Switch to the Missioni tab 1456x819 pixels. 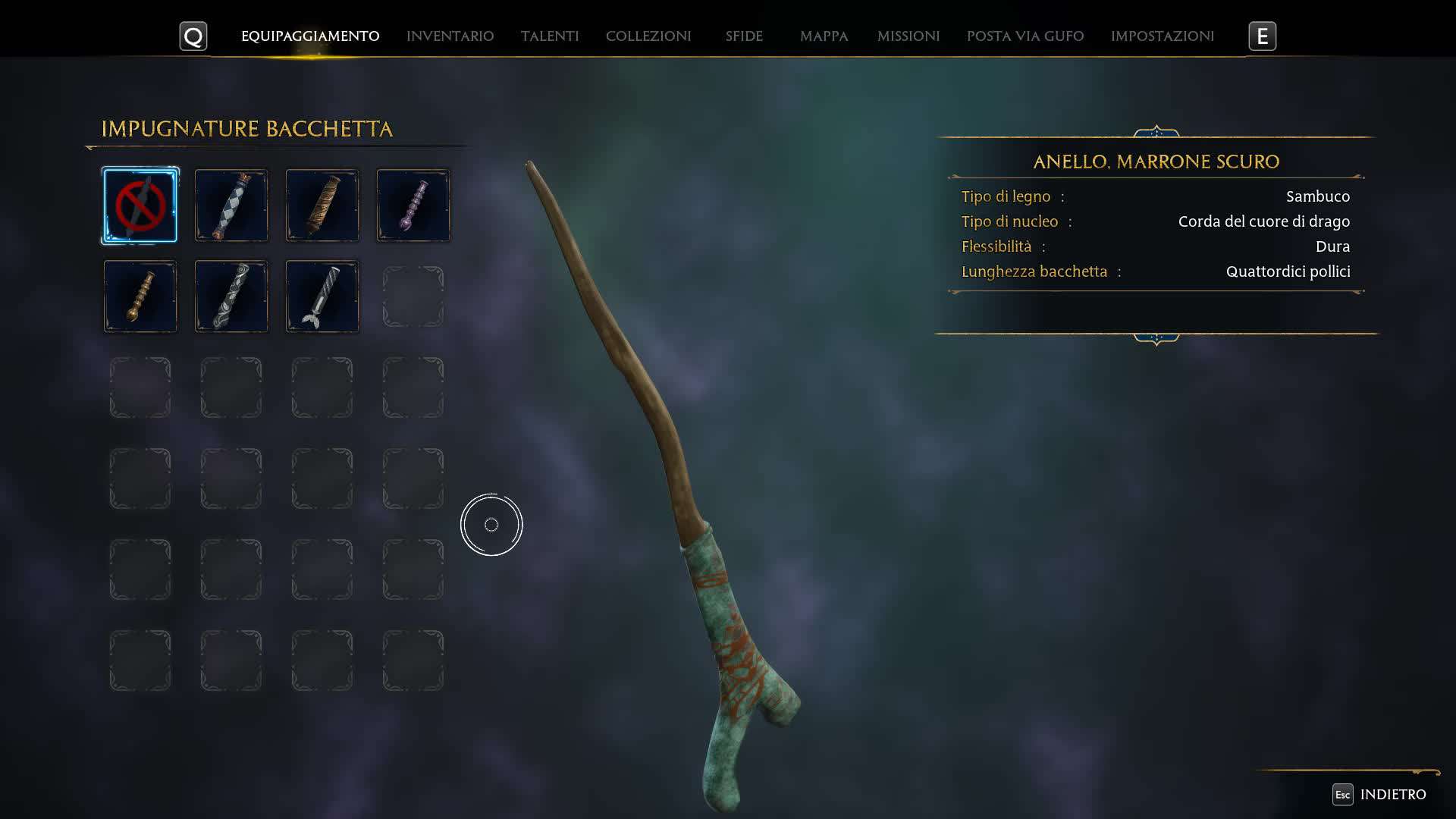point(908,36)
